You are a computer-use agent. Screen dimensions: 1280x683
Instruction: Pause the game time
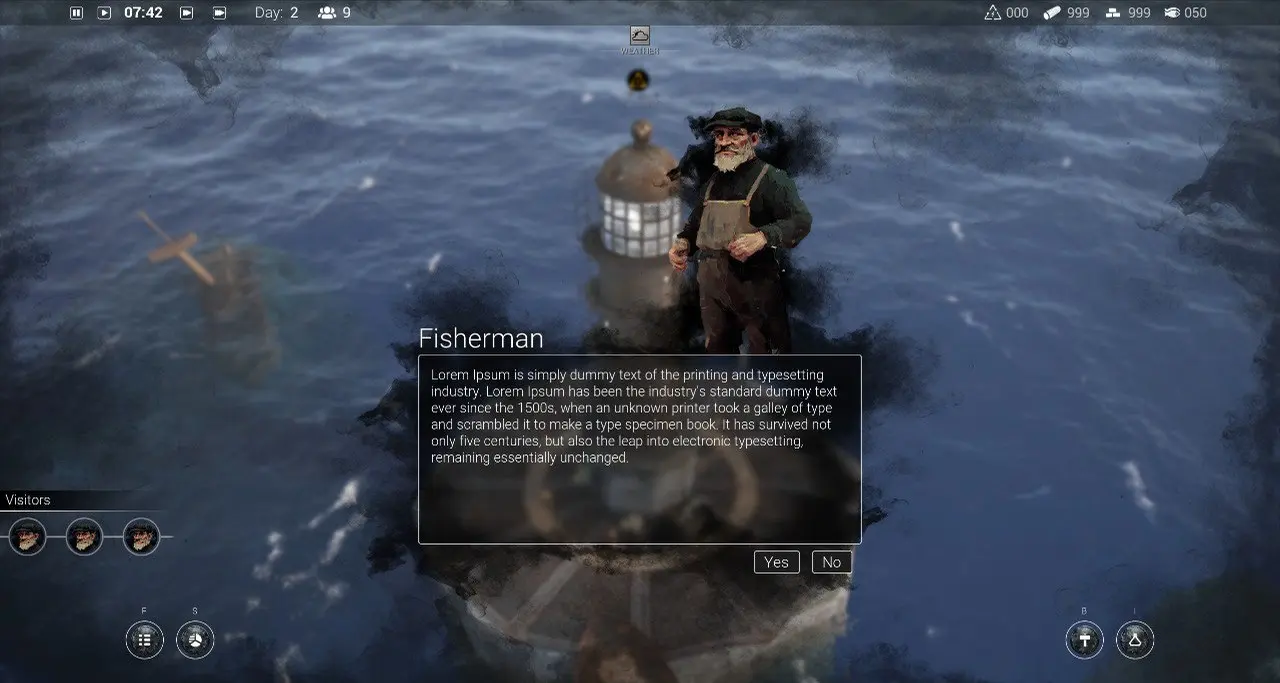pos(77,13)
